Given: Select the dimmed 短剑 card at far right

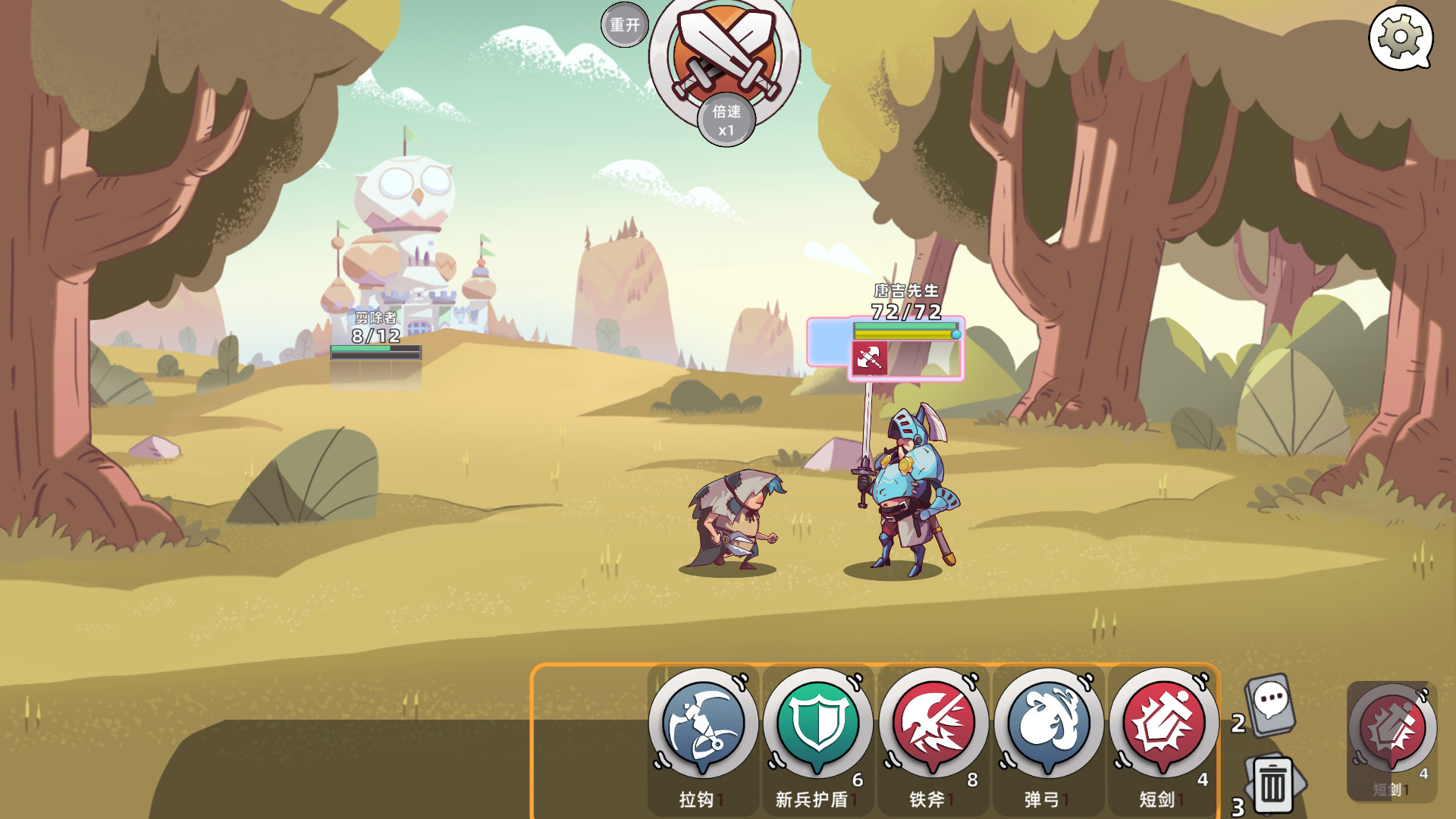Looking at the screenshot, I should tap(1392, 732).
